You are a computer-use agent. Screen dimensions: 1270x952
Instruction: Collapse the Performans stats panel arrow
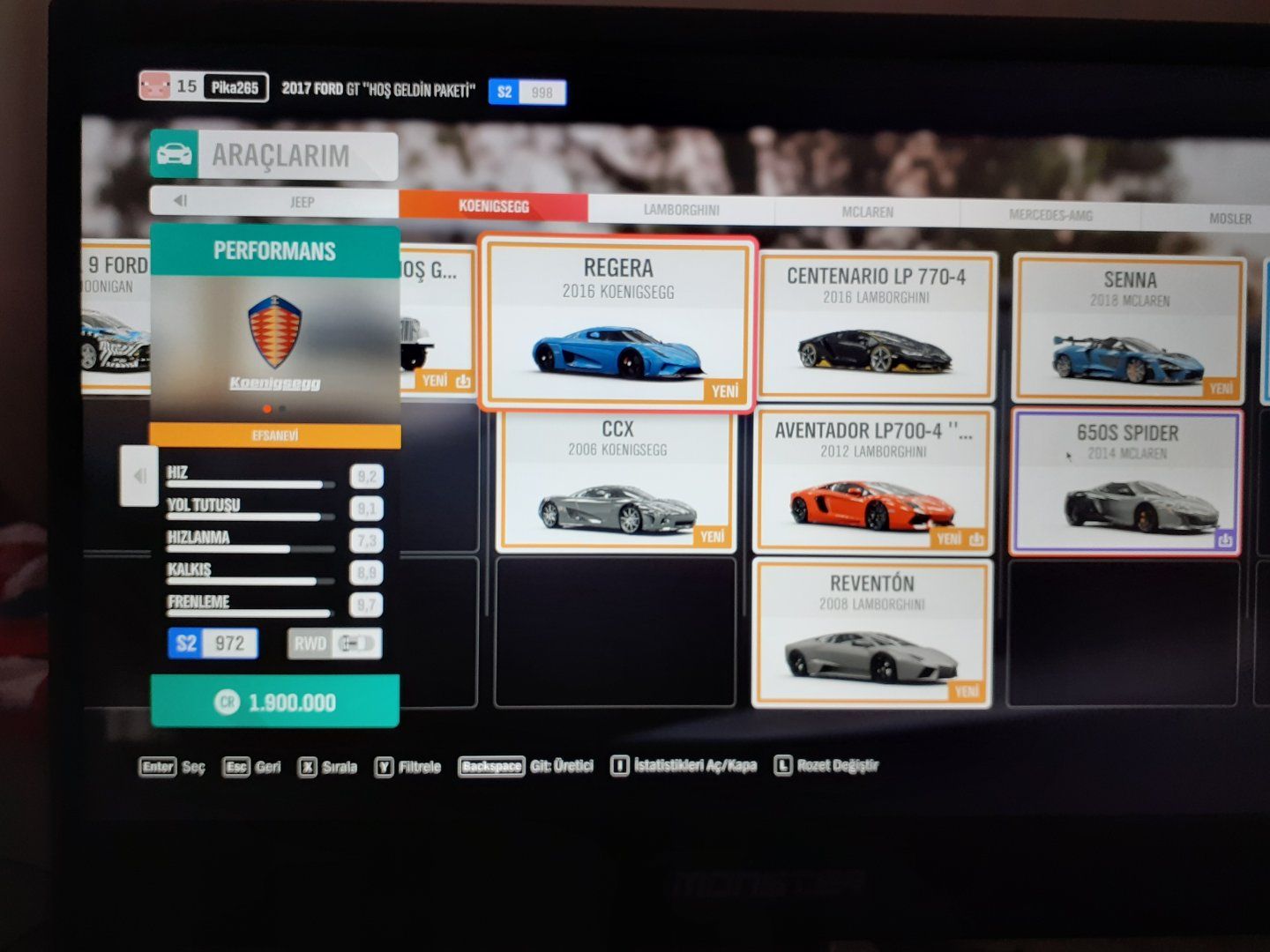tap(138, 476)
